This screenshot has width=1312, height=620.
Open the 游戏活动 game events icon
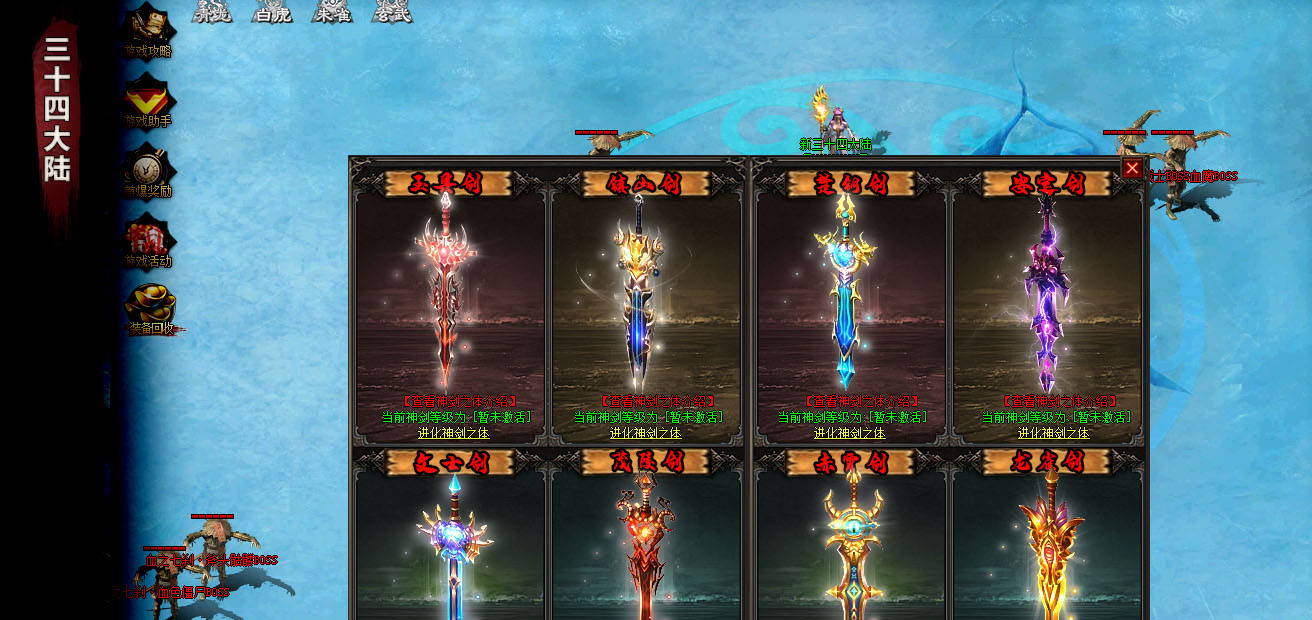[149, 242]
